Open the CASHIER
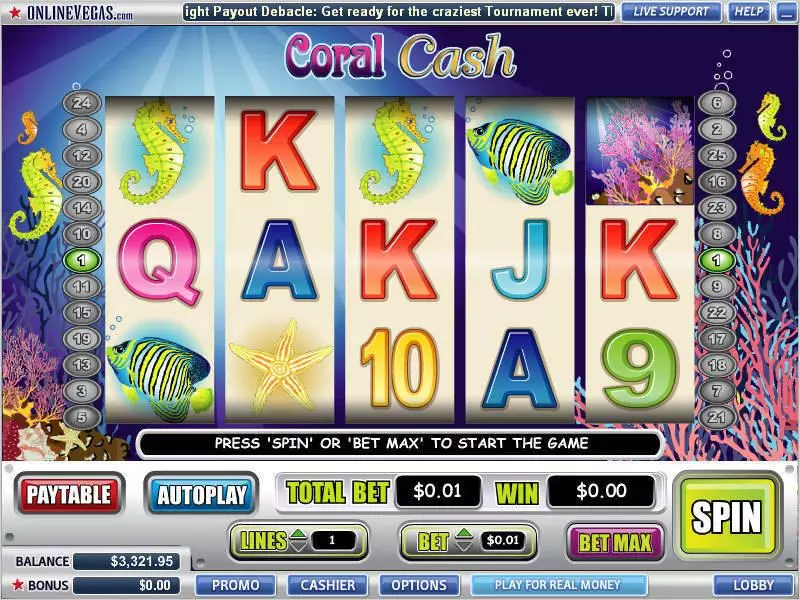This screenshot has height=600, width=800. point(327,585)
